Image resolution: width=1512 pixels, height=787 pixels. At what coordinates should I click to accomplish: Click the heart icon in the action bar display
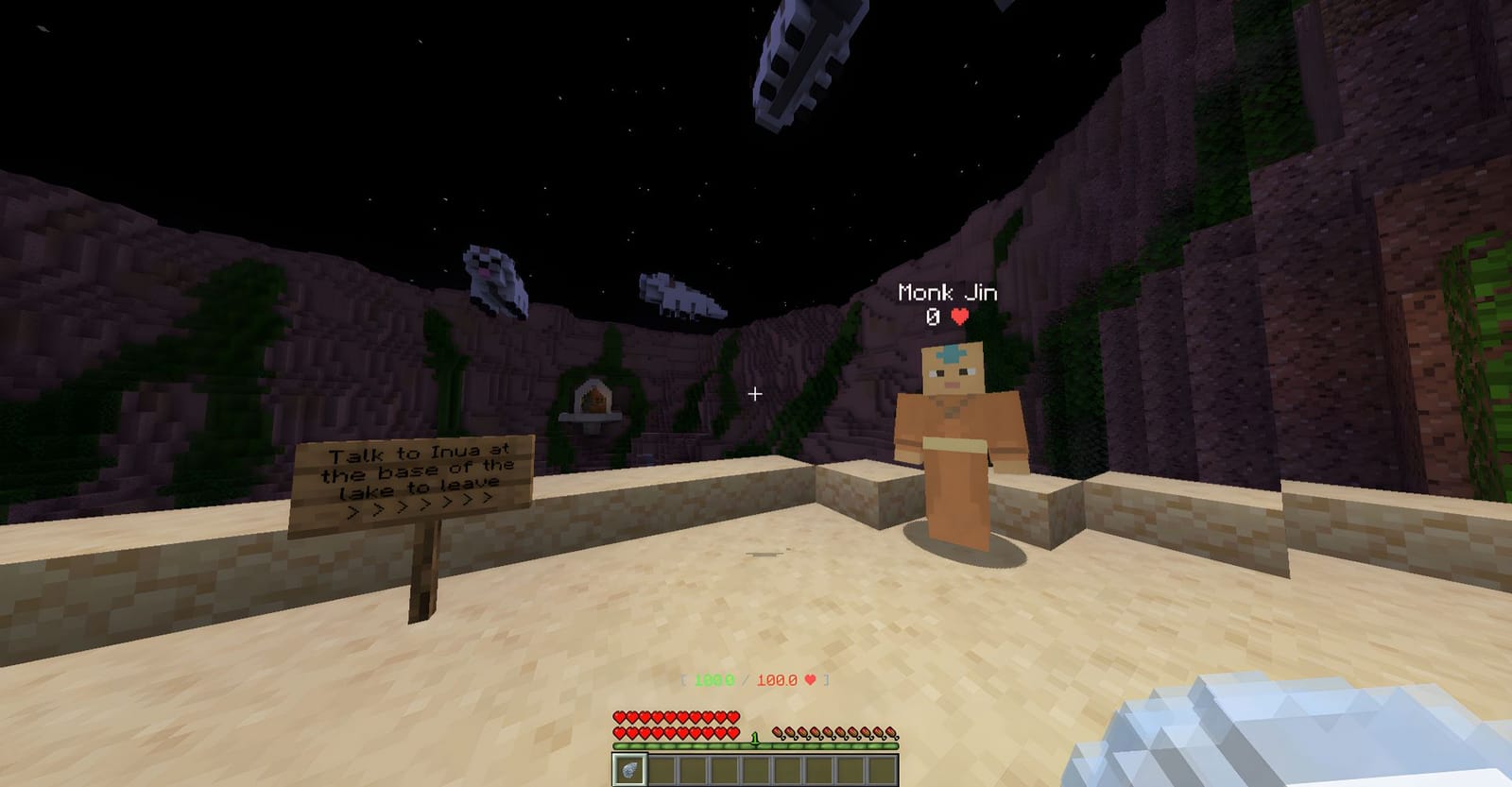[x=809, y=679]
